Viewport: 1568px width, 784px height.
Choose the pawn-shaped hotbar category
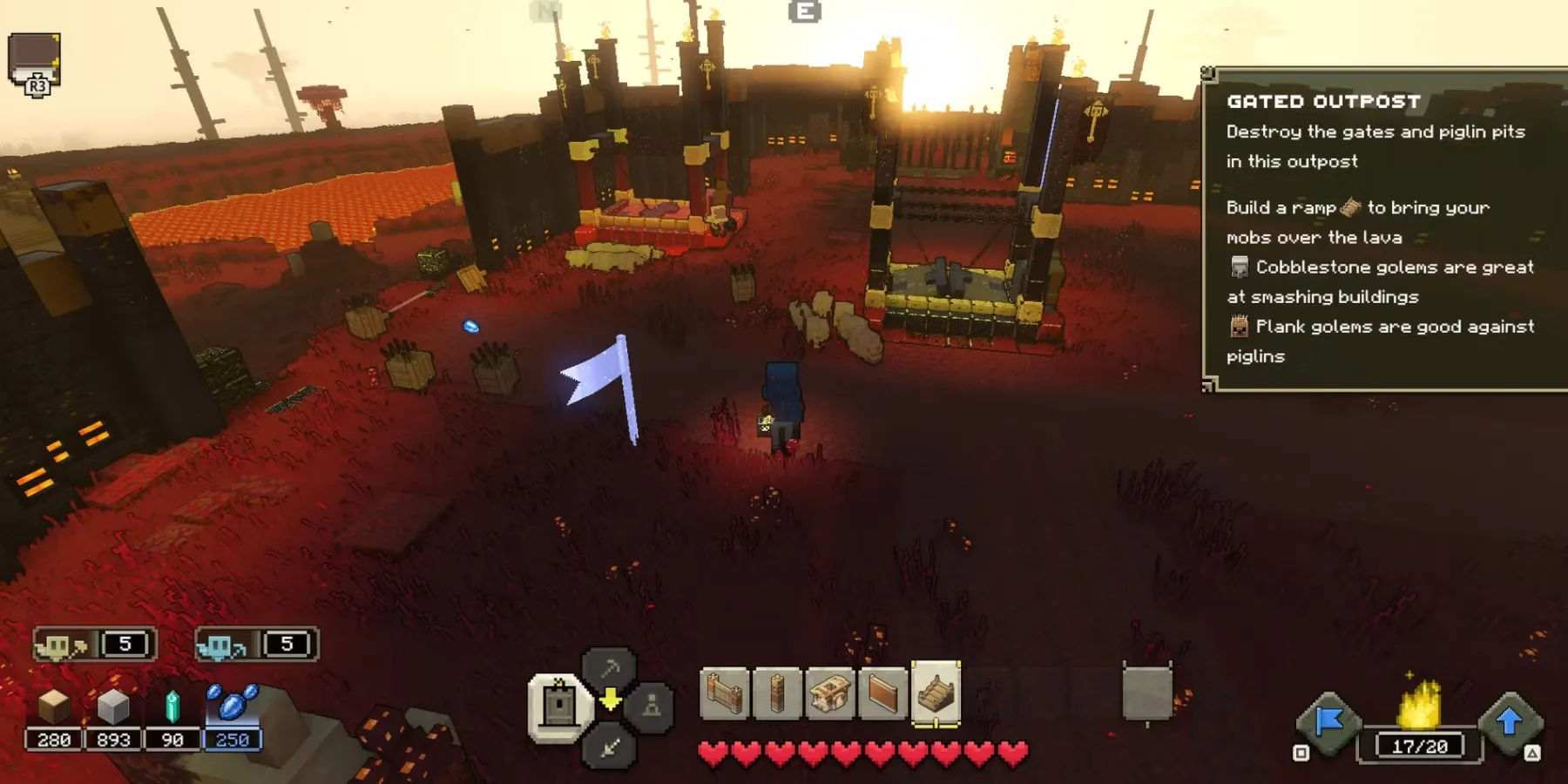pos(651,706)
